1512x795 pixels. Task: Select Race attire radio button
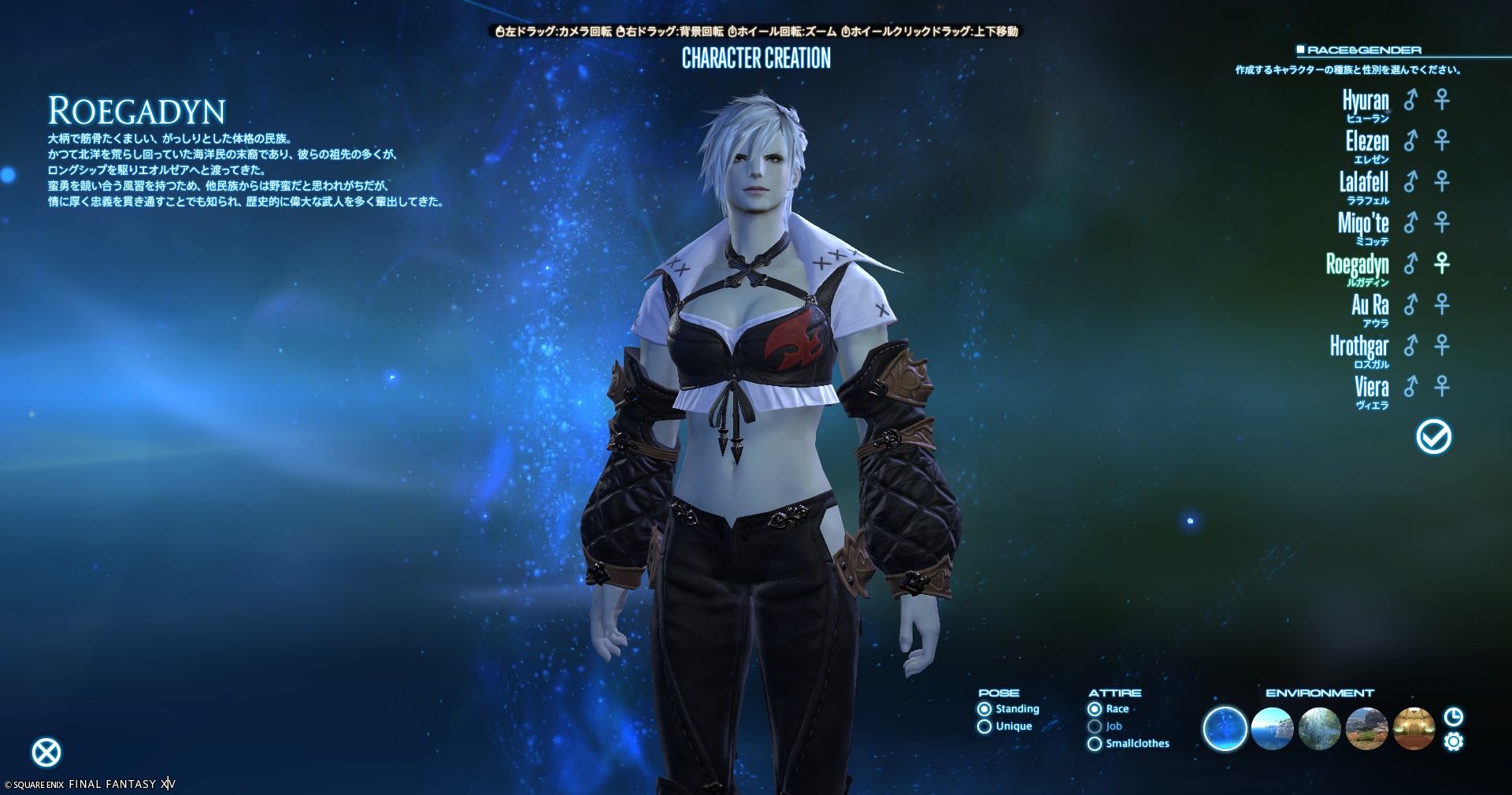1095,709
